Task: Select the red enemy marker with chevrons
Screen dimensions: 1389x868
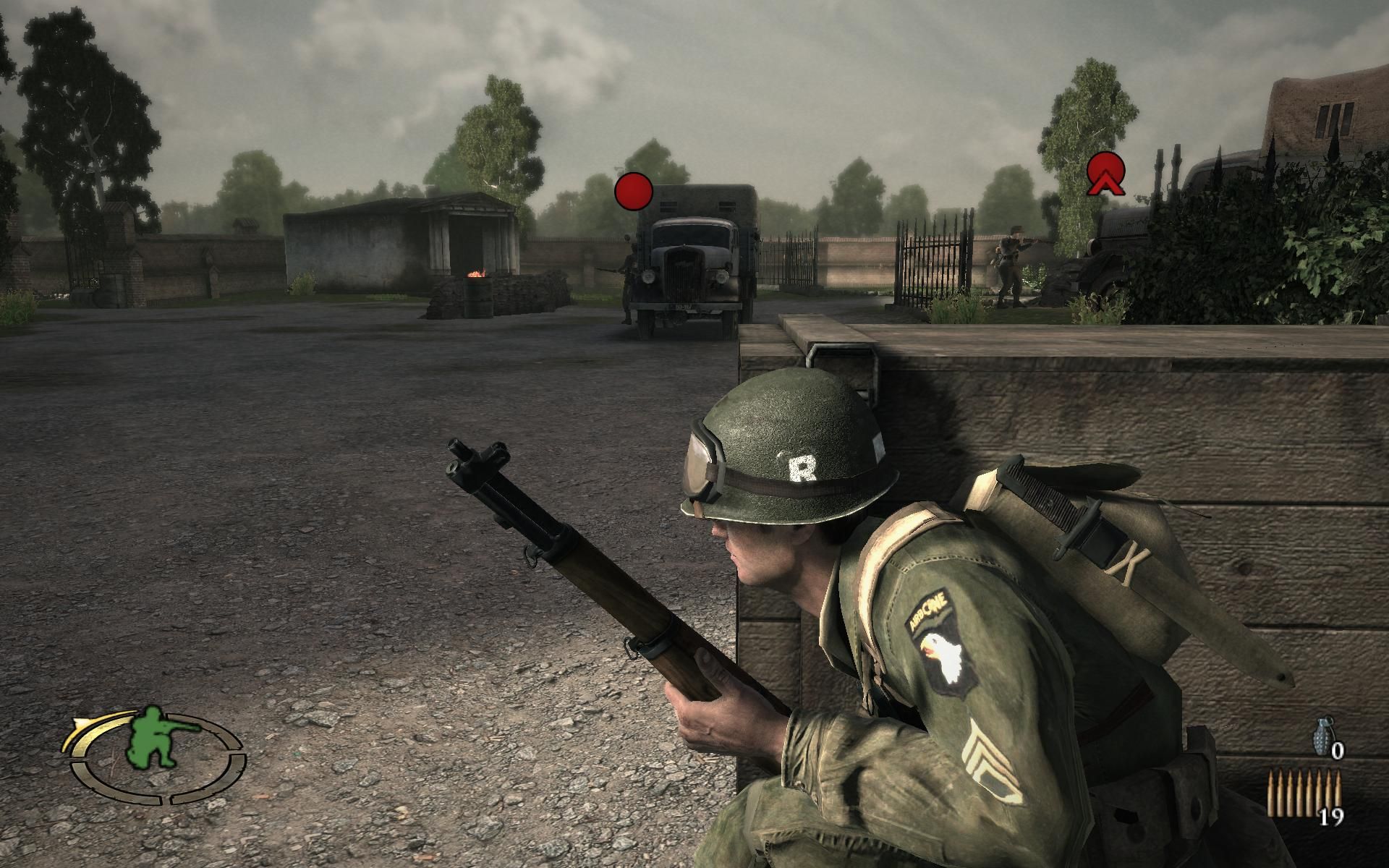Action: click(x=1106, y=174)
